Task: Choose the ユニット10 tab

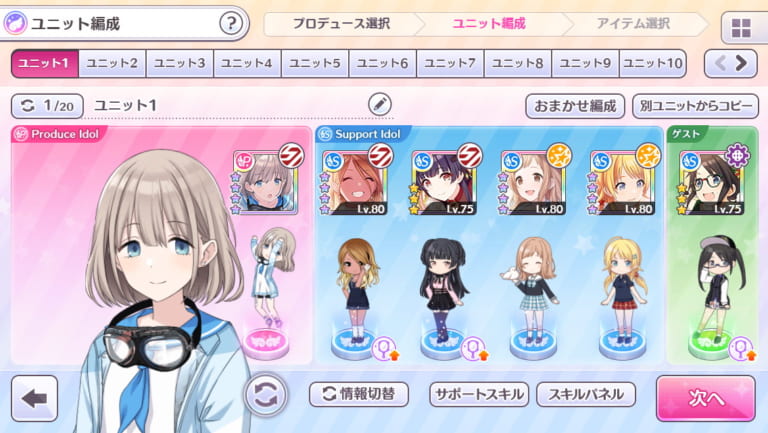Action: [x=653, y=64]
